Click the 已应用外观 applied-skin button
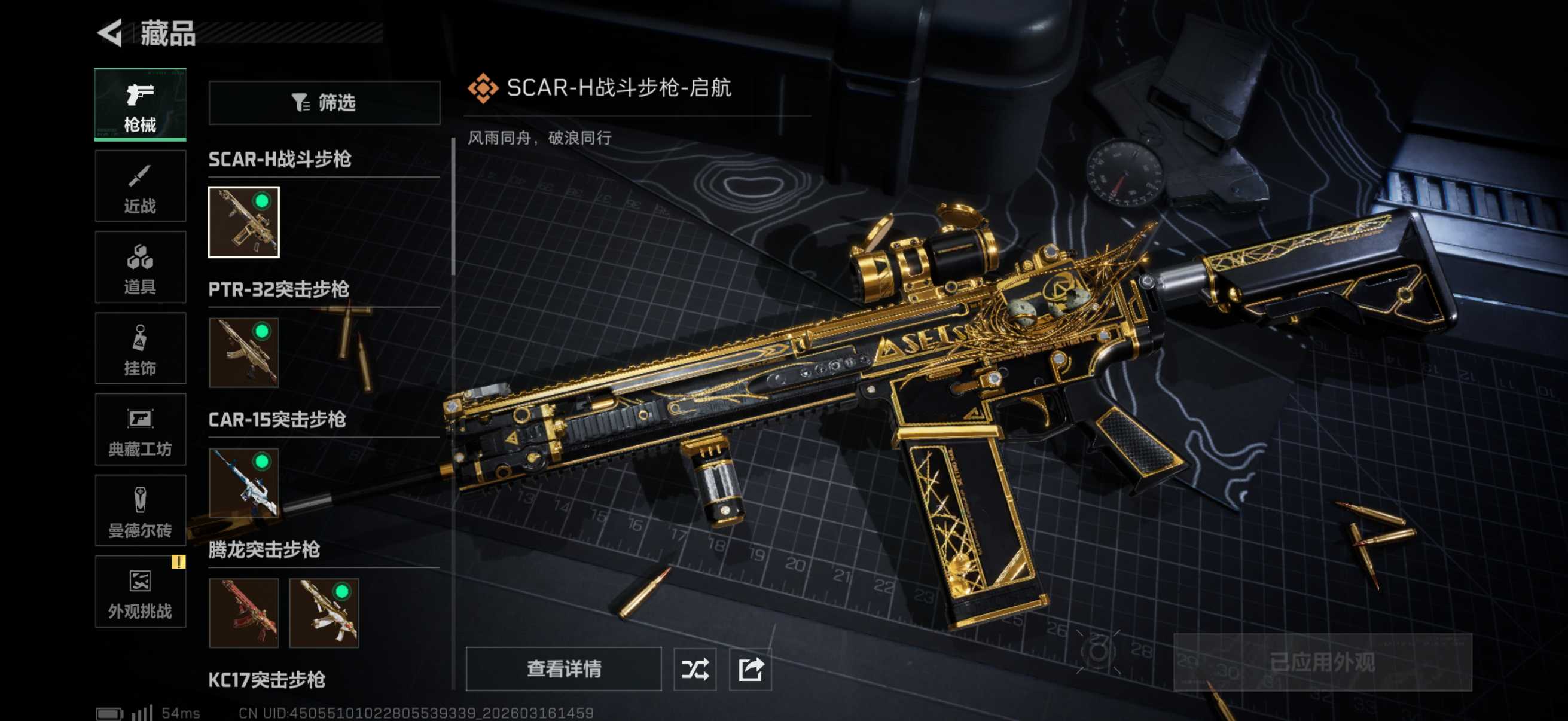This screenshot has height=721, width=1568. (1322, 662)
